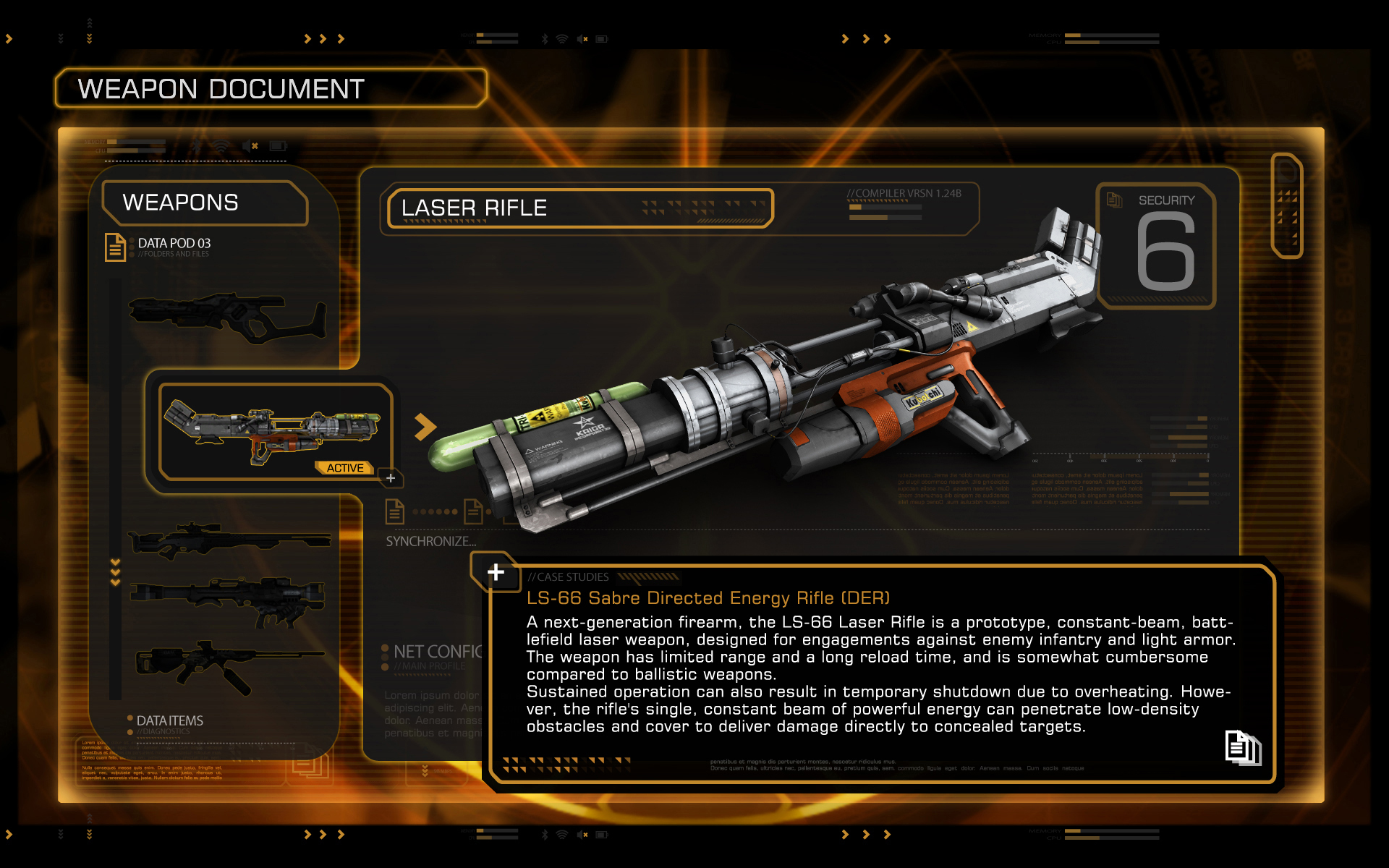Click the WEAPONS panel header
The height and width of the screenshot is (868, 1389).
(x=204, y=203)
